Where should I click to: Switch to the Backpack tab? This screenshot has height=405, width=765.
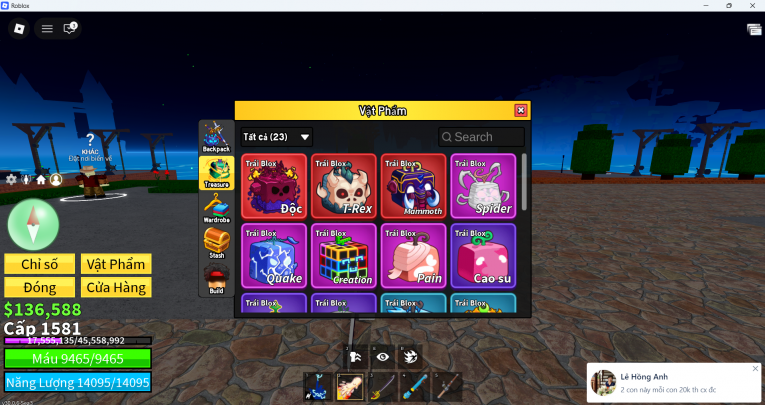[216, 137]
